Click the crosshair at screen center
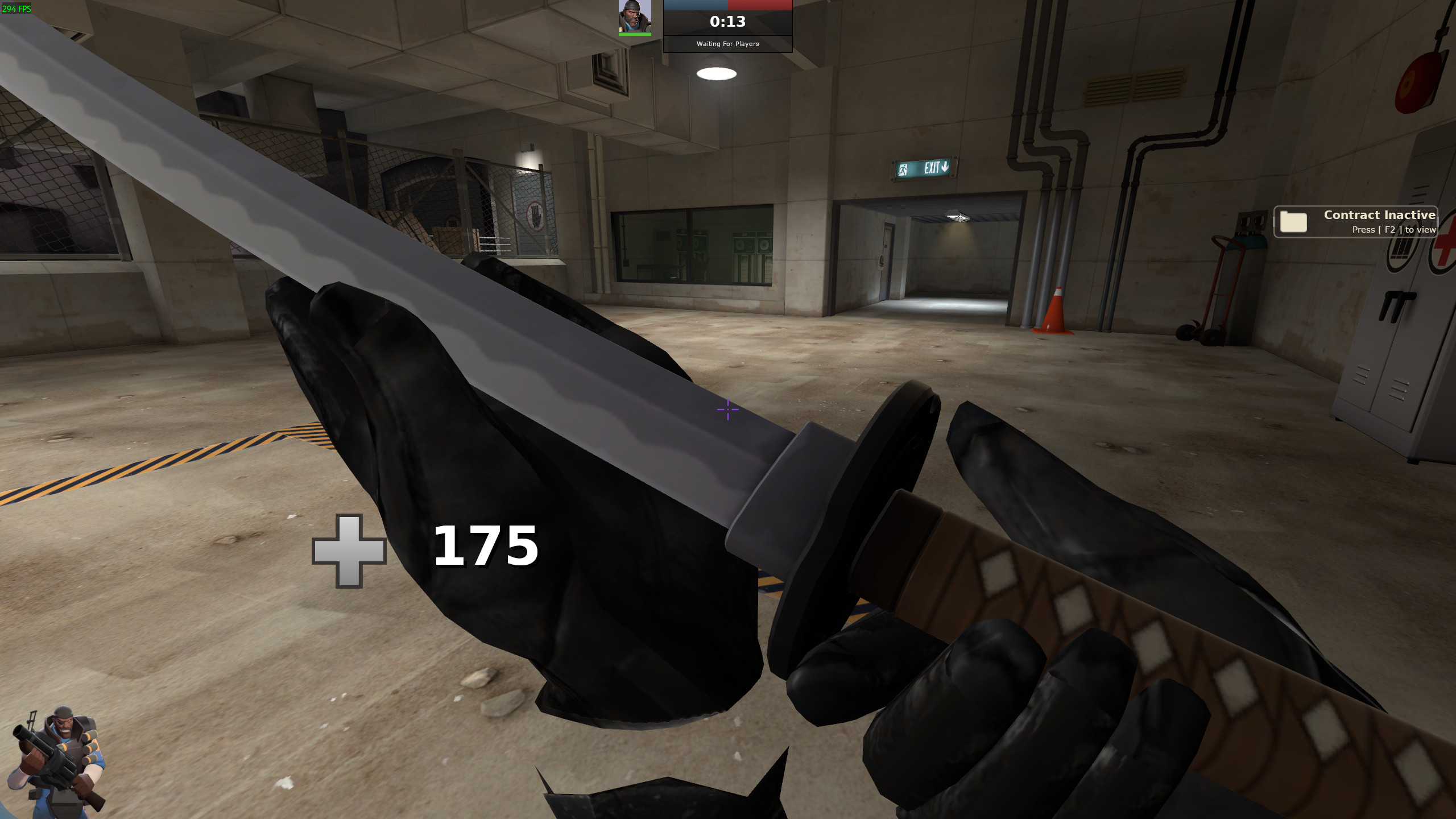 click(x=728, y=409)
